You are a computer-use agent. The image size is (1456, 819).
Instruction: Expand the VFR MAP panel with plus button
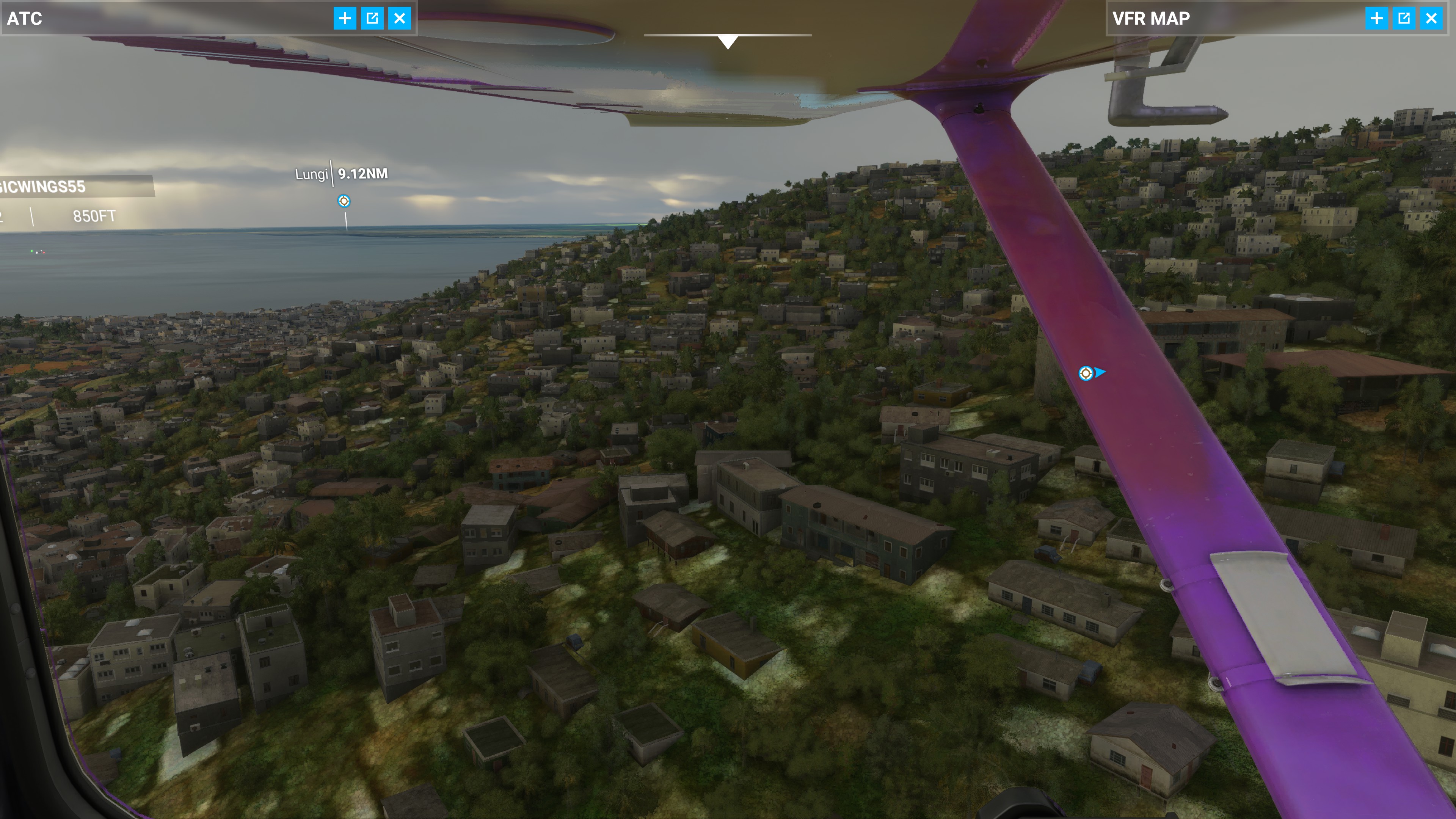point(1376,18)
